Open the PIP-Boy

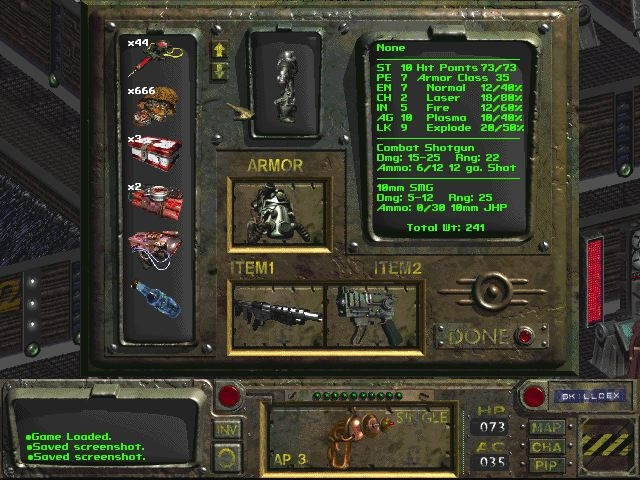point(546,464)
